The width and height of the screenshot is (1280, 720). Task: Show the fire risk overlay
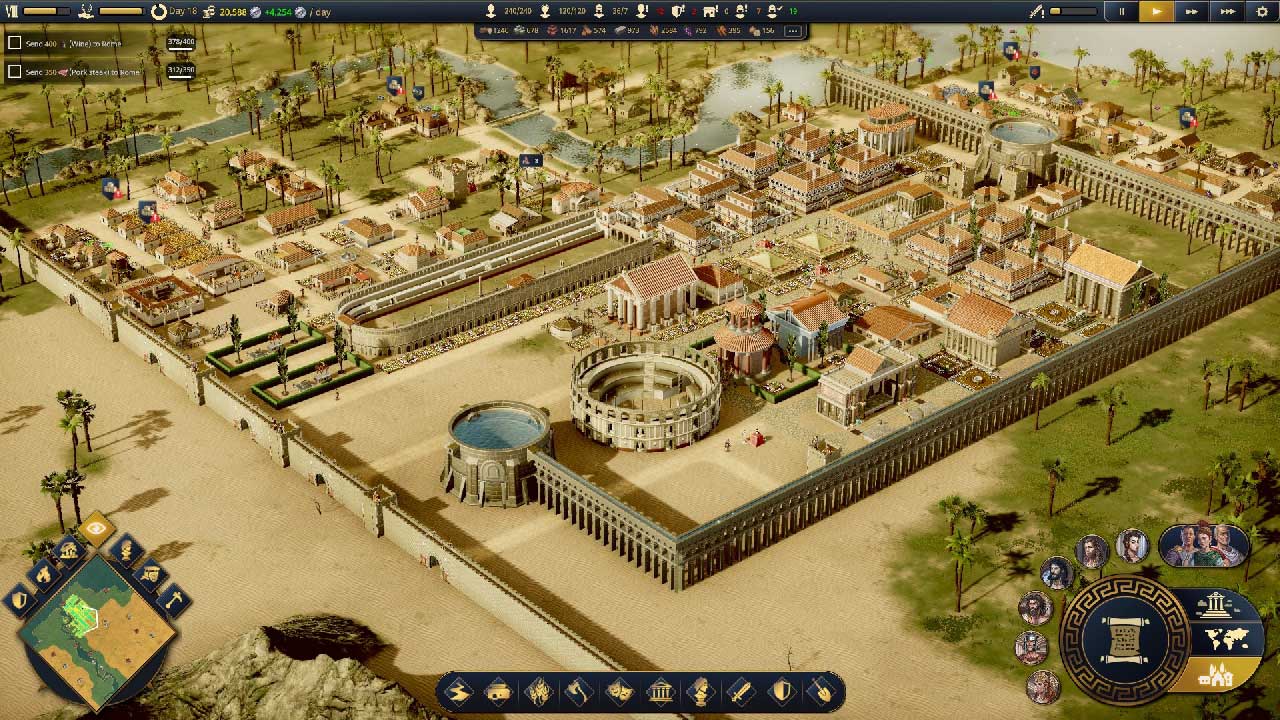(43, 574)
